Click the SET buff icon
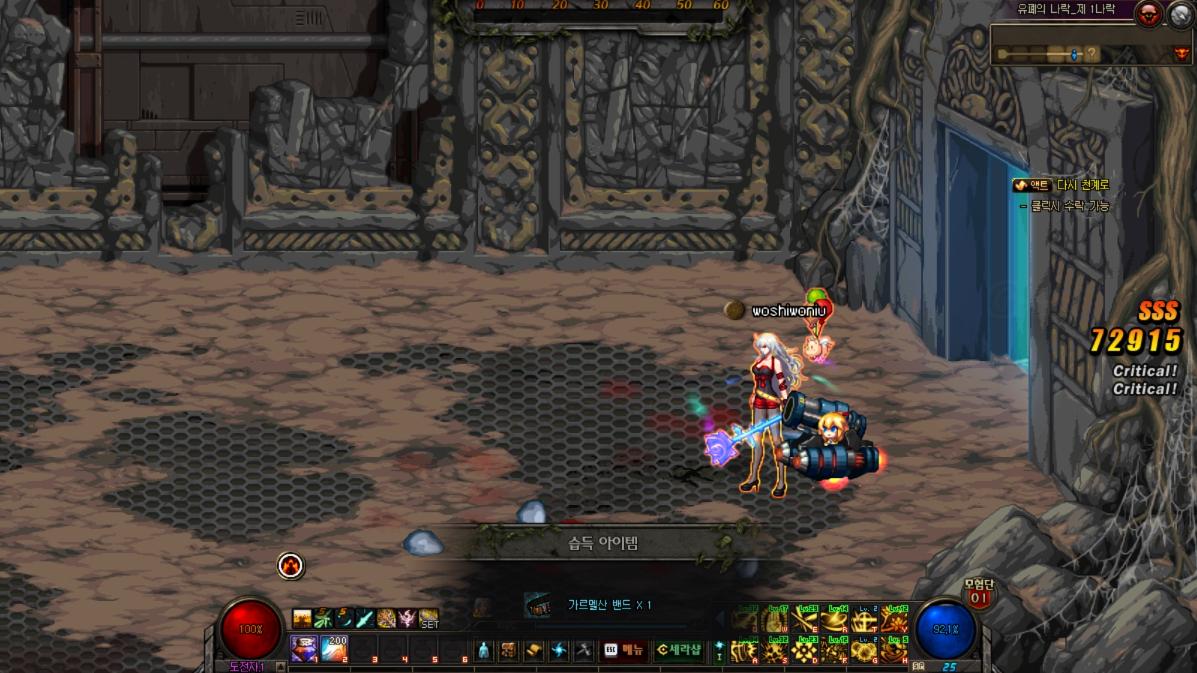The width and height of the screenshot is (1197, 673). [429, 619]
